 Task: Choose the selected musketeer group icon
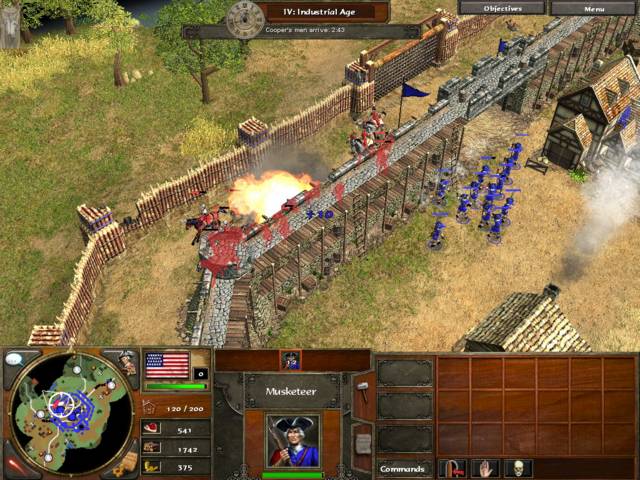(291, 360)
